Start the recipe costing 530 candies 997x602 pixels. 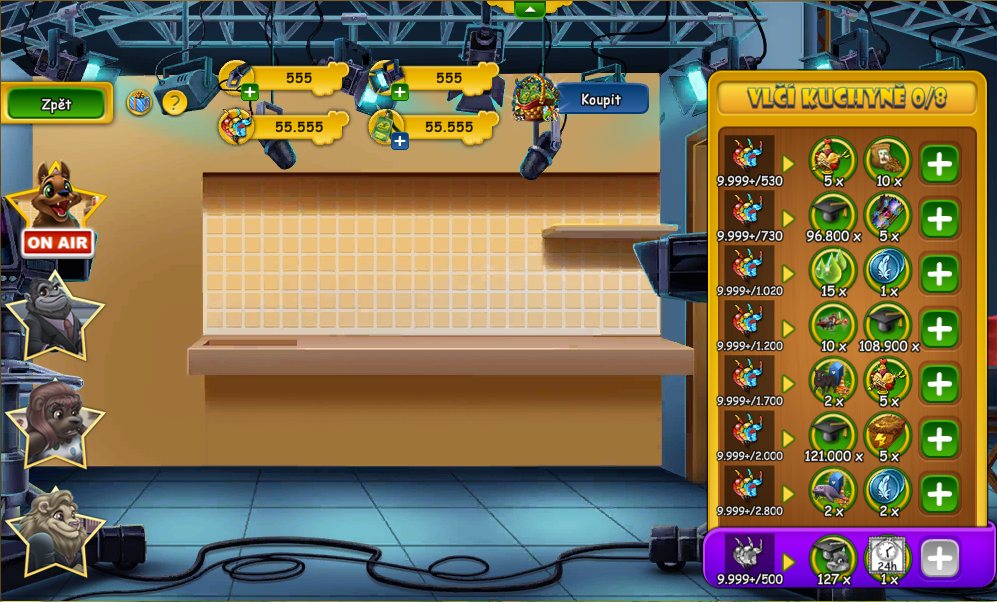click(x=939, y=164)
